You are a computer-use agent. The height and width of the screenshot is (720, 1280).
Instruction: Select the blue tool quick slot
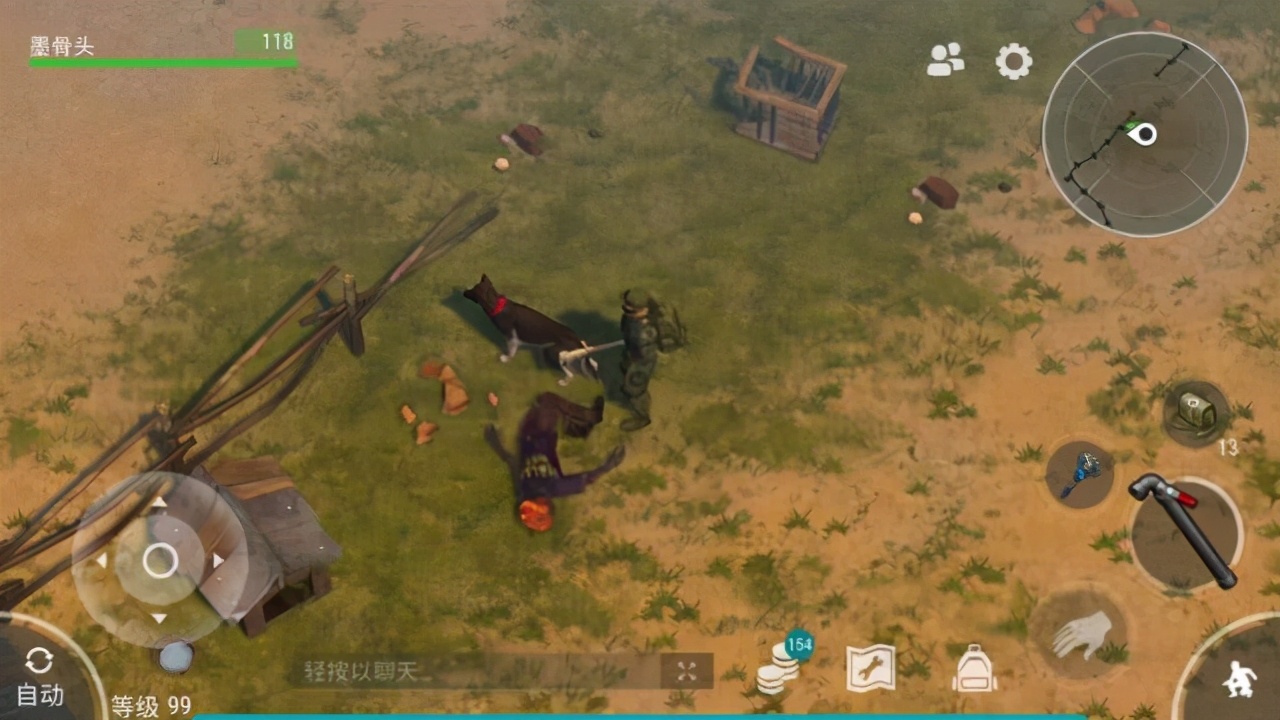(x=1079, y=474)
